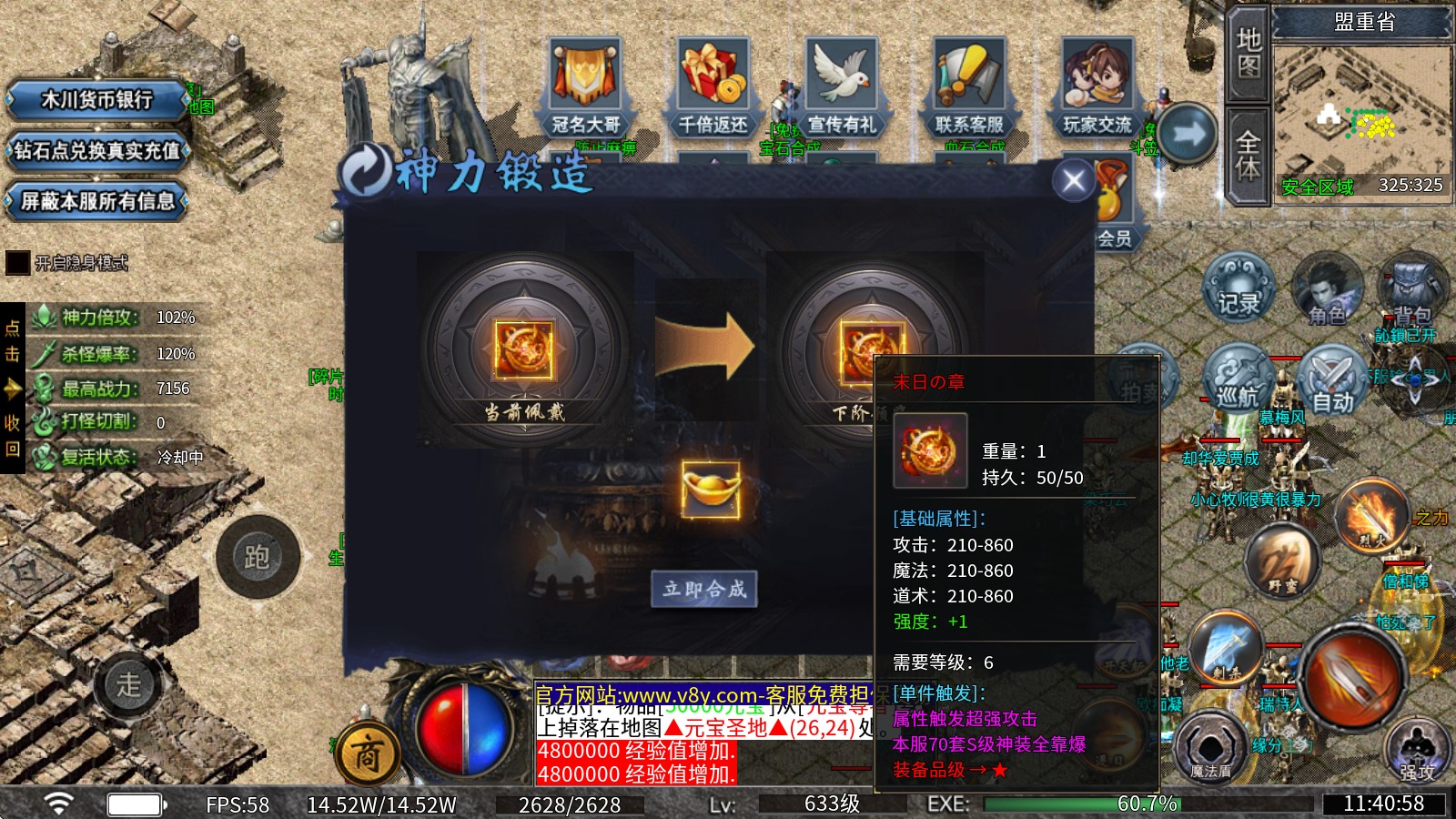Enable 开启隐身模式 stealth checkbox
1456x819 pixels.
[18, 265]
